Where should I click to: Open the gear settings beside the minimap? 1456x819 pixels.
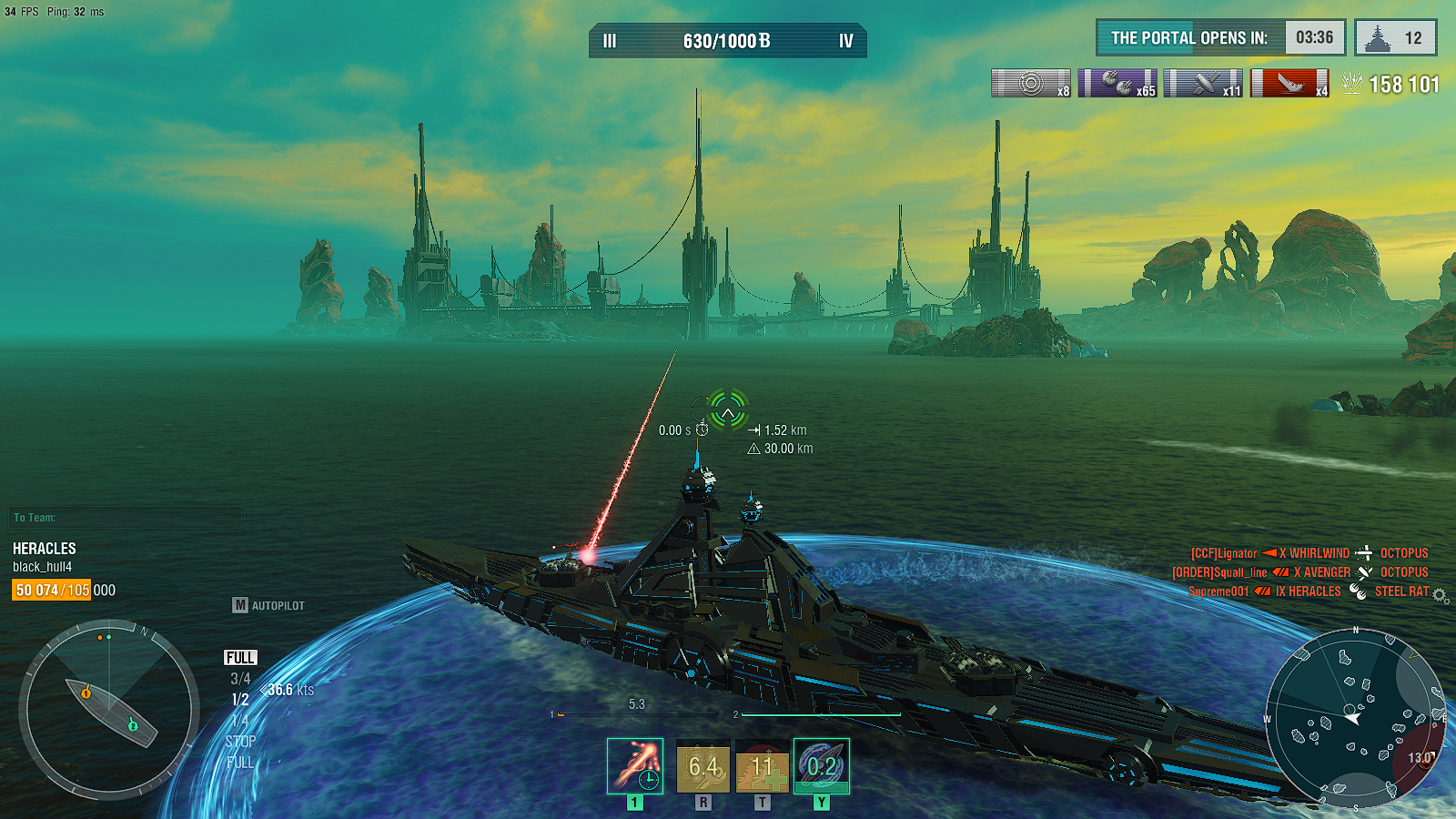(1440, 595)
